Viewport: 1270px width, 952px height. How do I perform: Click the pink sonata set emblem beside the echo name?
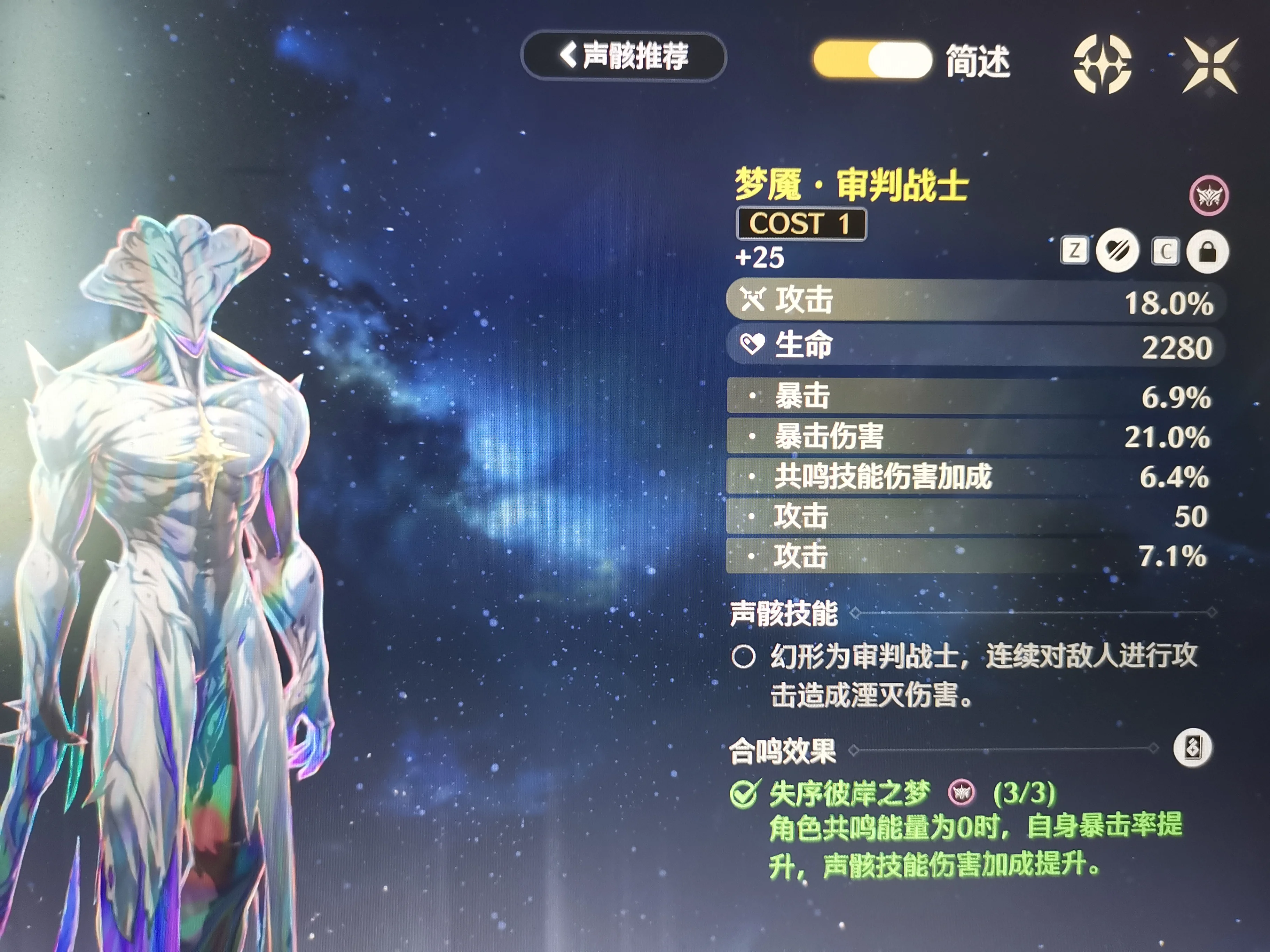(1209, 196)
